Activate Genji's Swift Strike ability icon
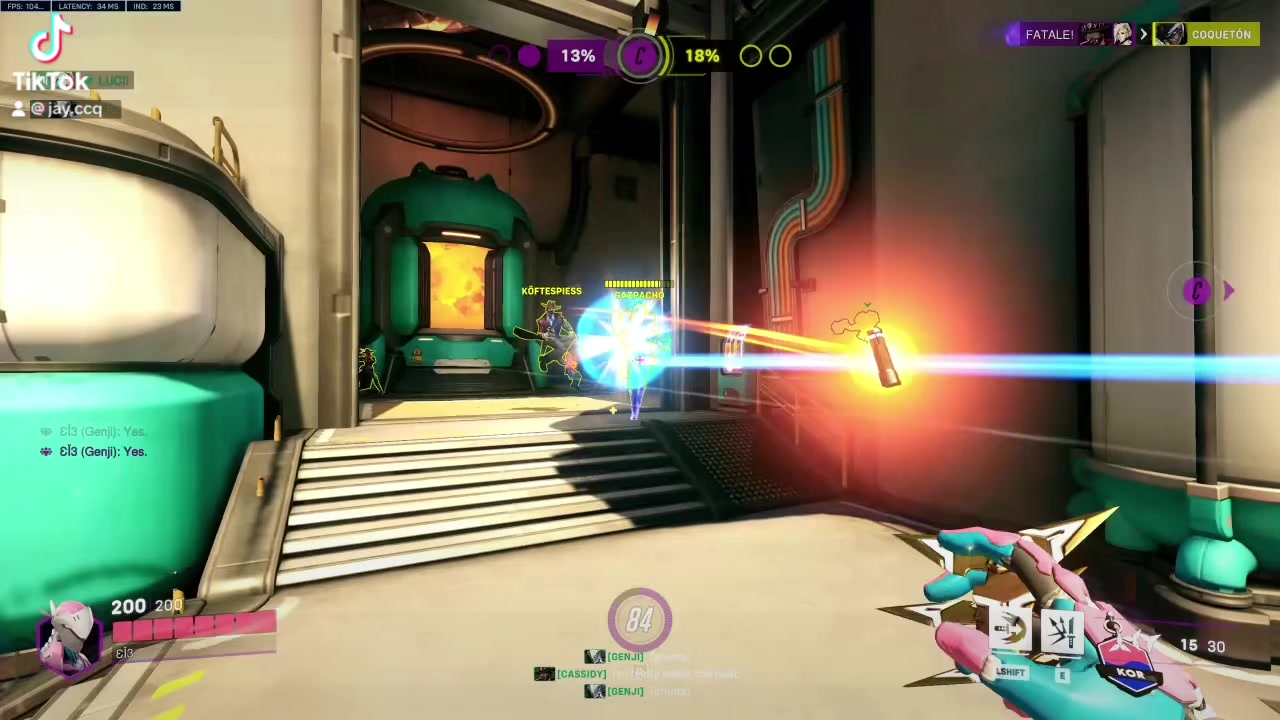Viewport: 1280px width, 720px height. pos(1010,631)
